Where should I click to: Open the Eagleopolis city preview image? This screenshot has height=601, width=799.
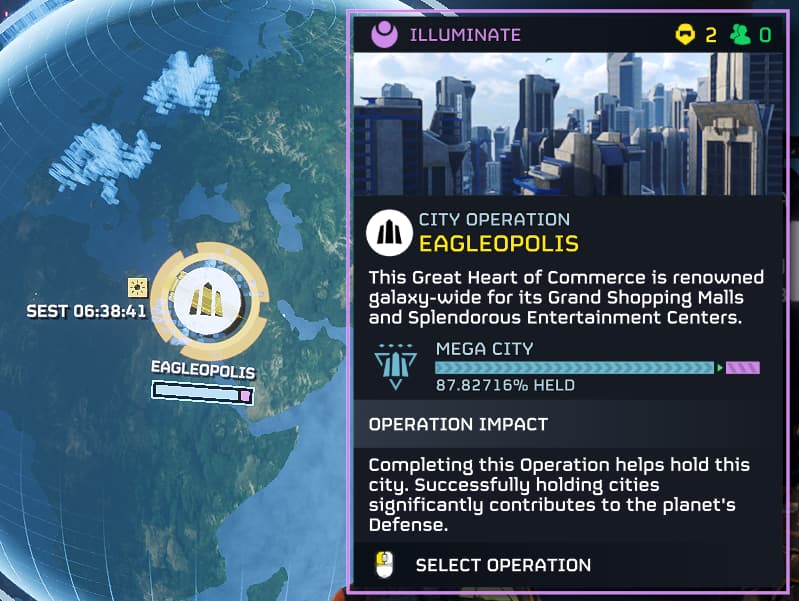567,124
